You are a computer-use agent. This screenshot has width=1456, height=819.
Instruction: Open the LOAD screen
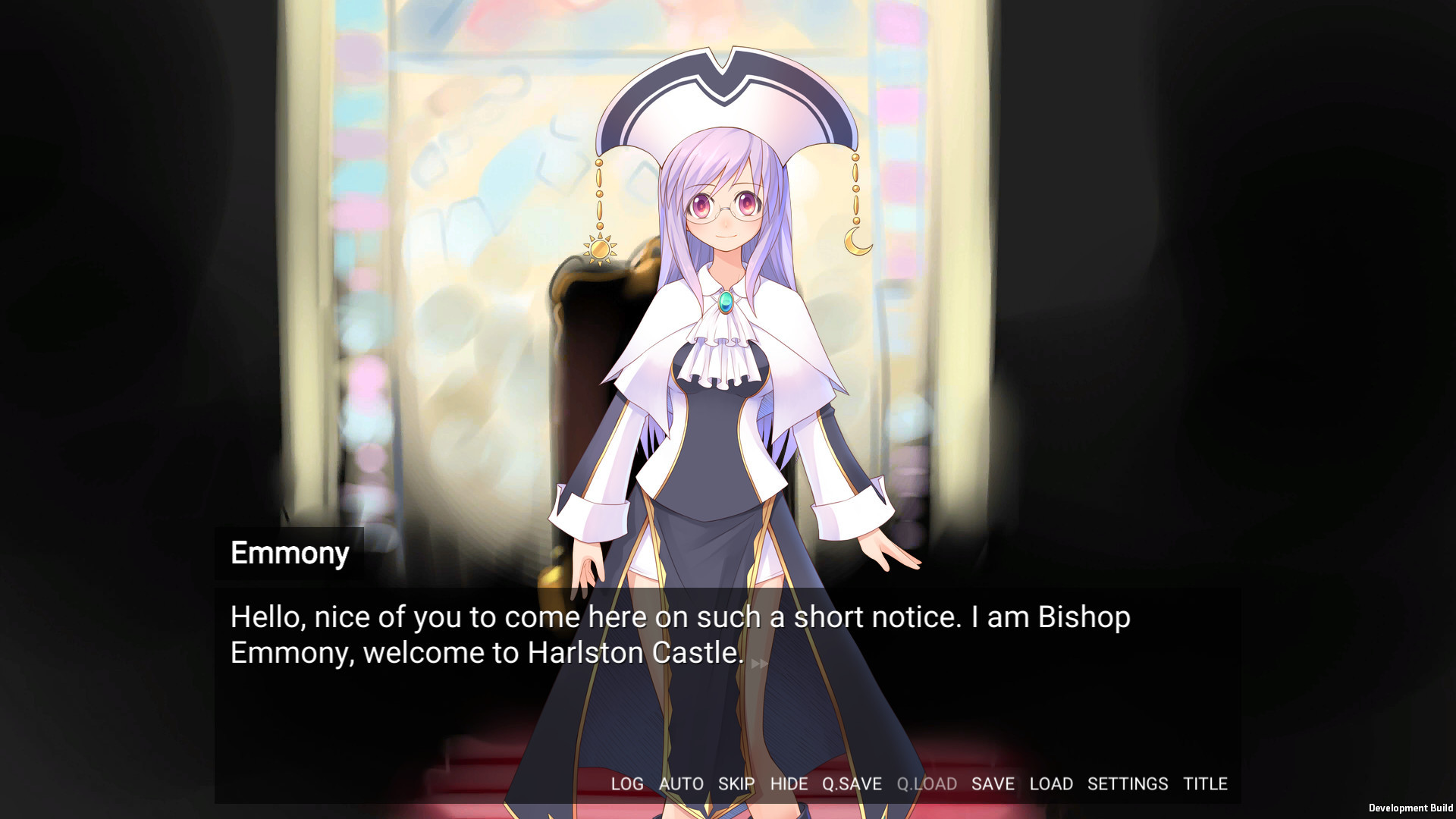pos(1051,784)
